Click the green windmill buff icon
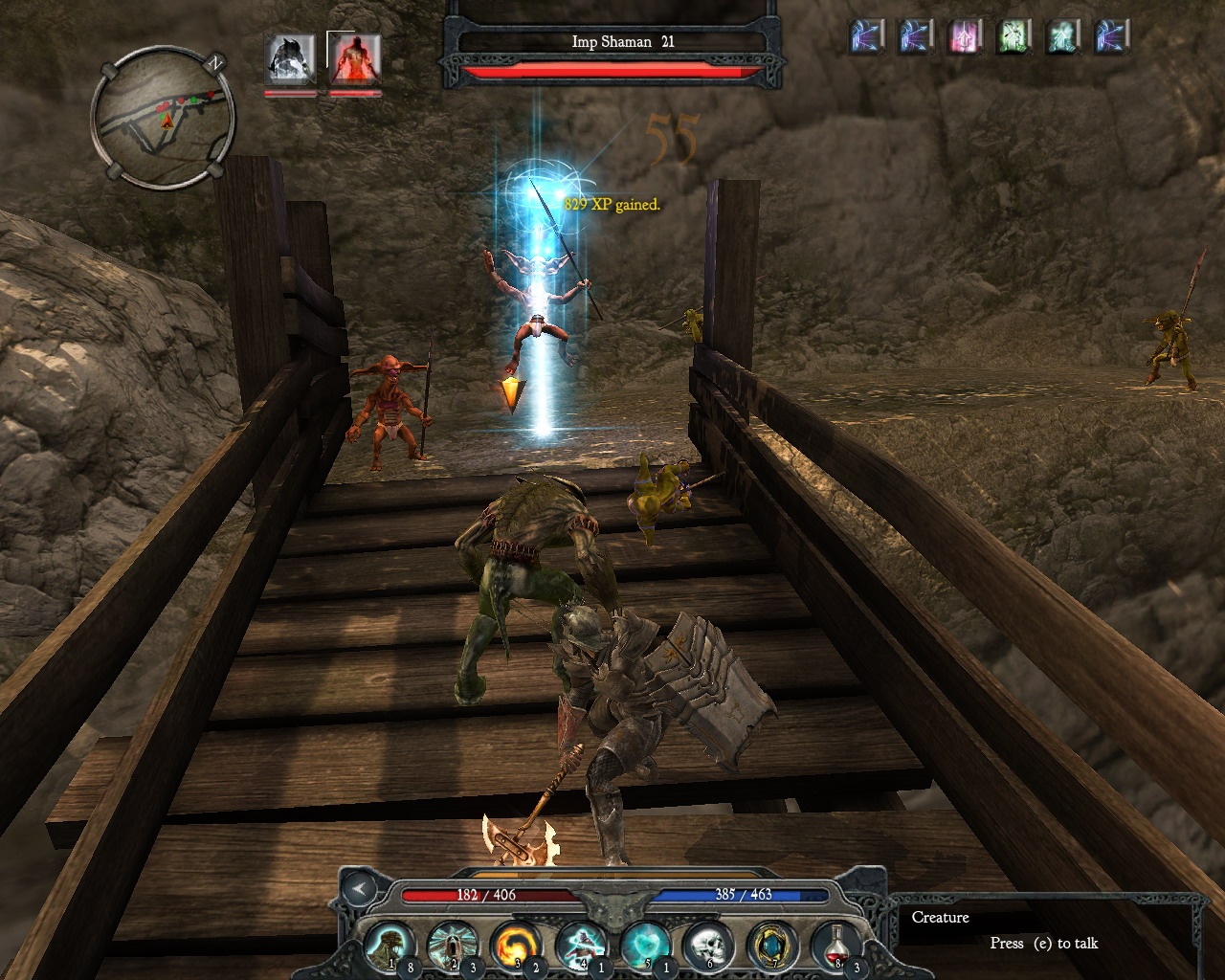Screen dimensions: 1225x980 pyautogui.click(x=1013, y=38)
